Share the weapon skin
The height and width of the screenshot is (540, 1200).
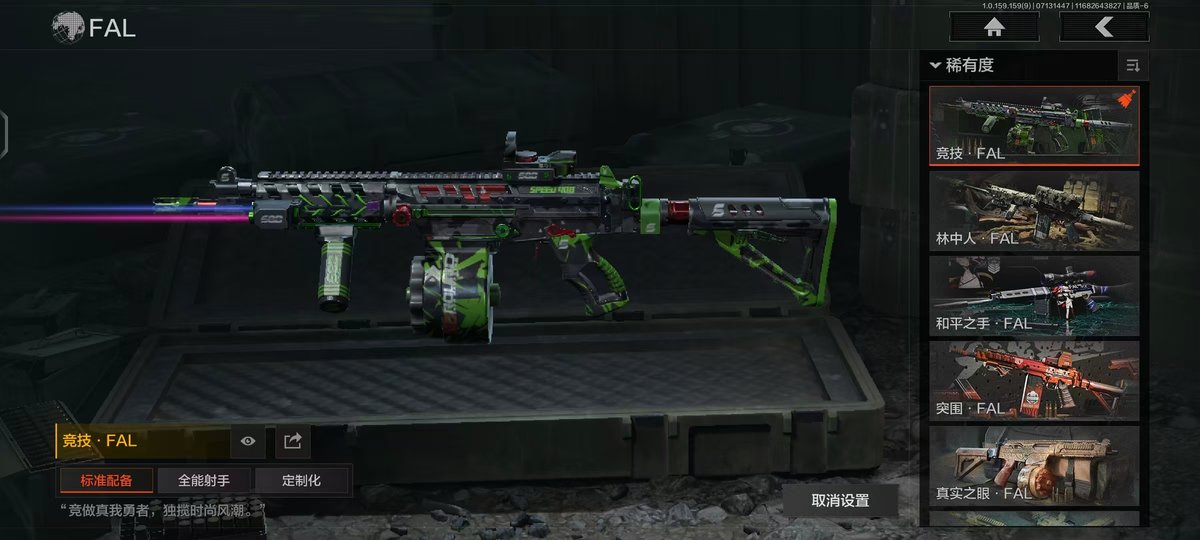click(x=293, y=441)
